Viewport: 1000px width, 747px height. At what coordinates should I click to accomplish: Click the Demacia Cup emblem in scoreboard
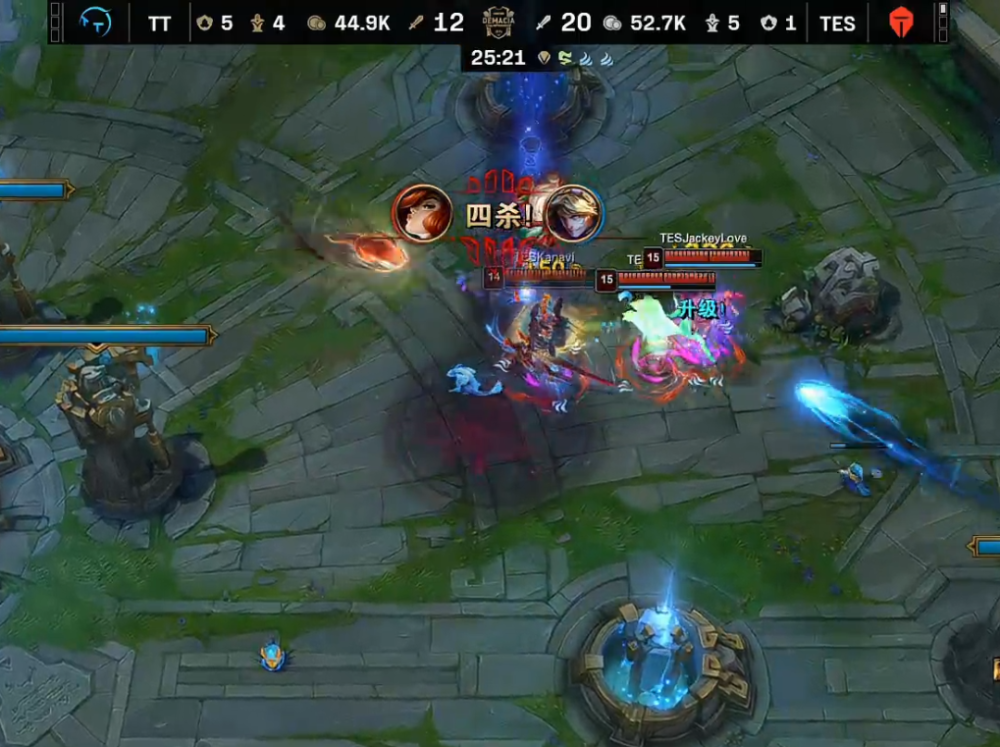tap(497, 20)
